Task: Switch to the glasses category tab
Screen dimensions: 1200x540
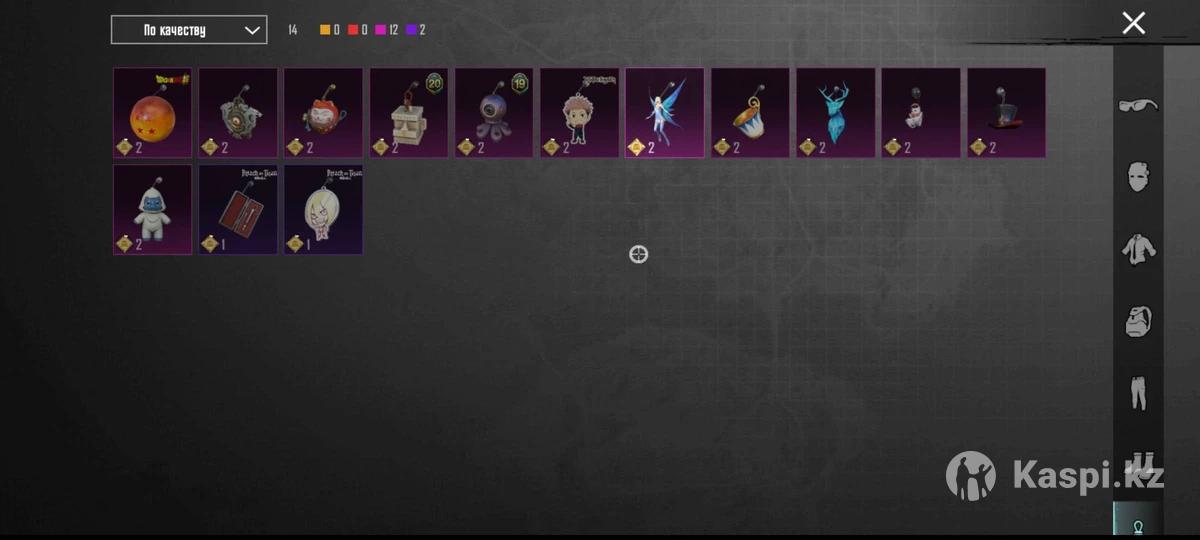Action: coord(1138,105)
